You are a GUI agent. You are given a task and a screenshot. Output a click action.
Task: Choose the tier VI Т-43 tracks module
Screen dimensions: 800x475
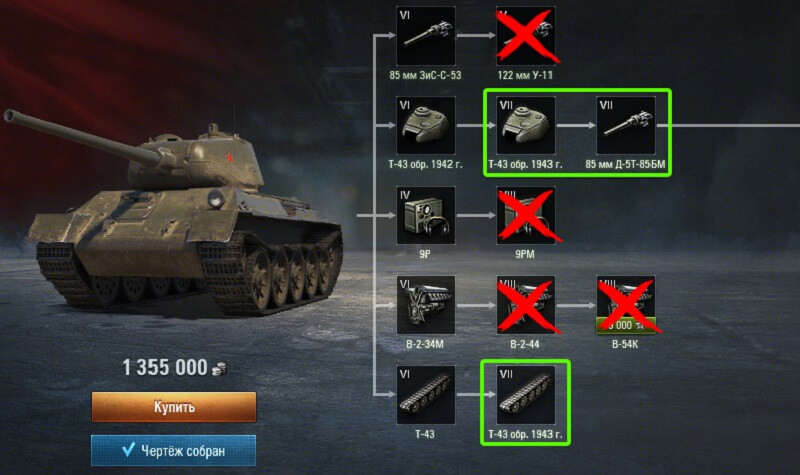pyautogui.click(x=427, y=396)
